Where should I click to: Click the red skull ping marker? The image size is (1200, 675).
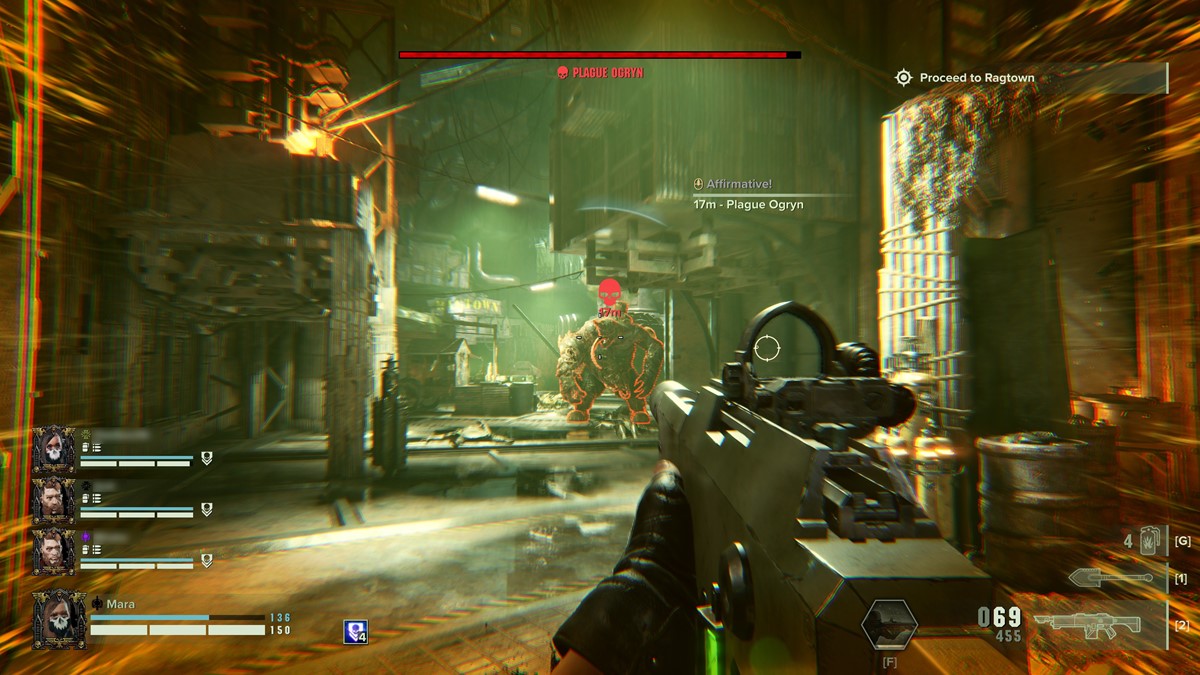click(609, 294)
